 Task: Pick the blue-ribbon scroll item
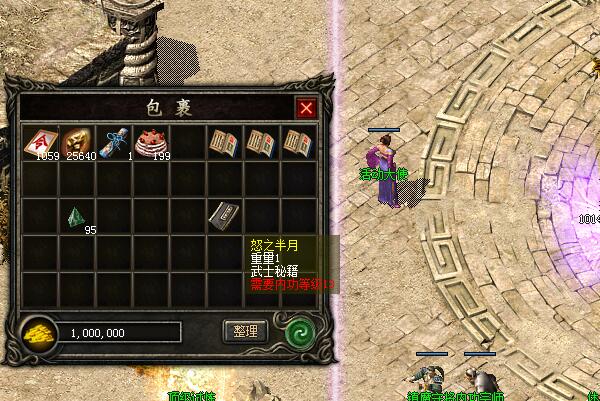pos(114,141)
